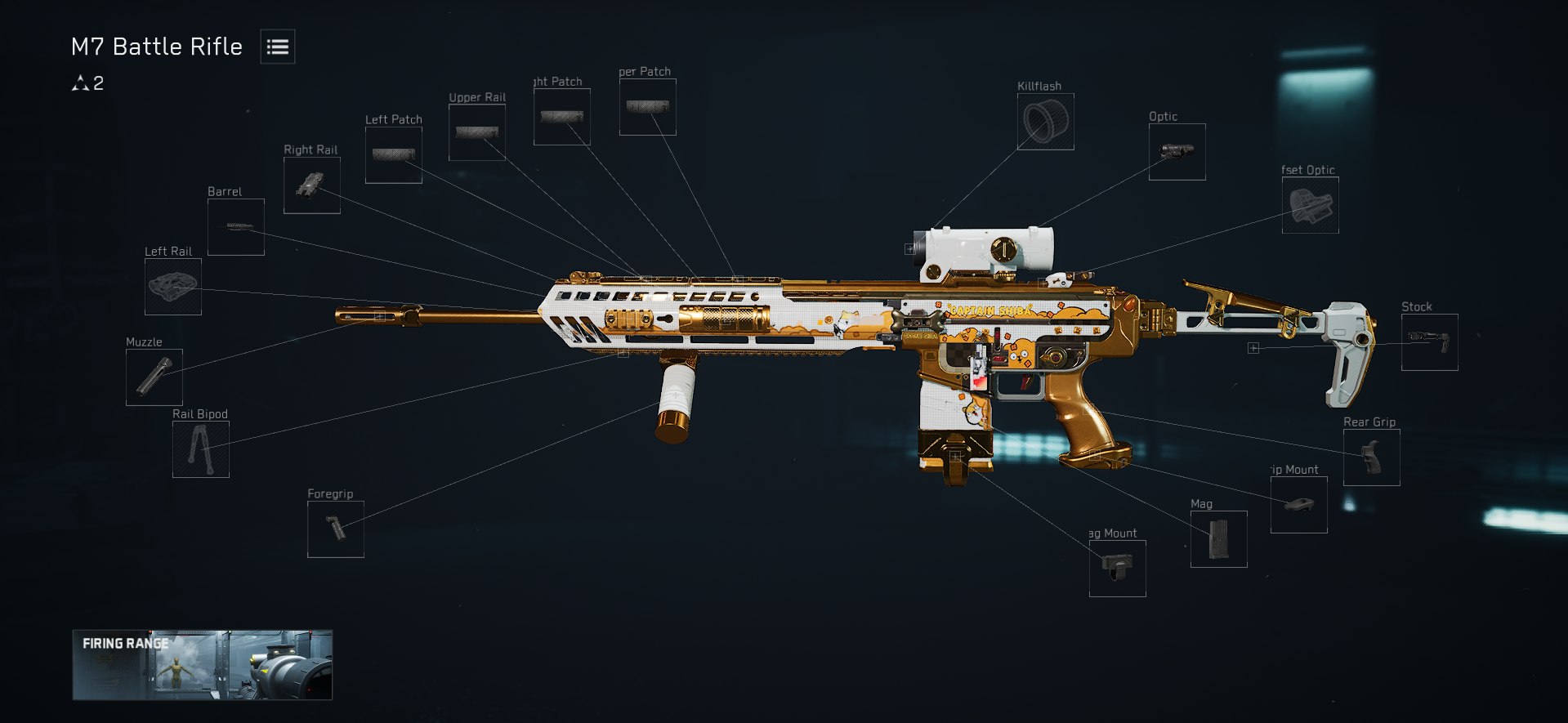Select the Mag attachment slot
1568x723 pixels.
point(1219,539)
